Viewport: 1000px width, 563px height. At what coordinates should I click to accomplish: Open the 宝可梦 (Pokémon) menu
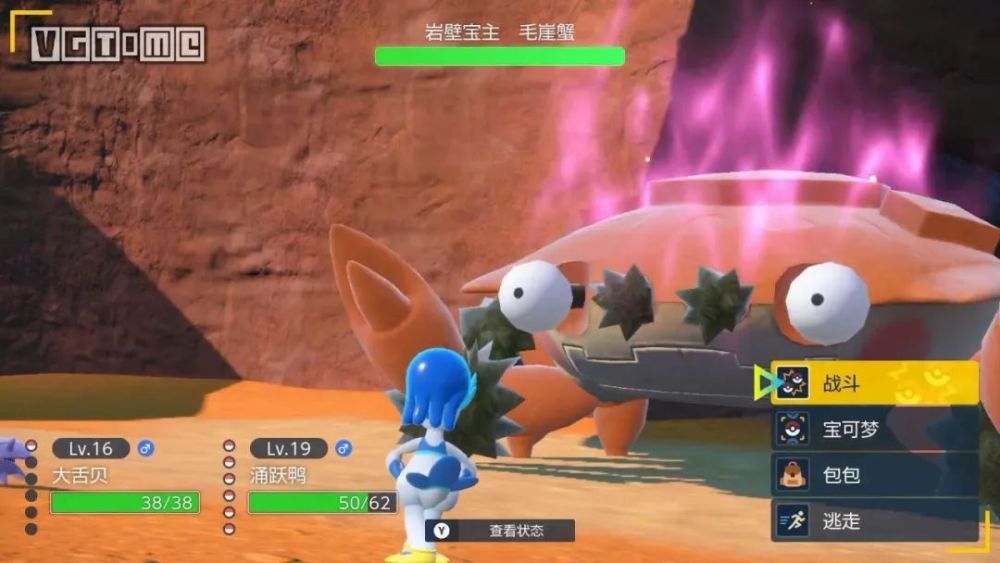coord(874,430)
